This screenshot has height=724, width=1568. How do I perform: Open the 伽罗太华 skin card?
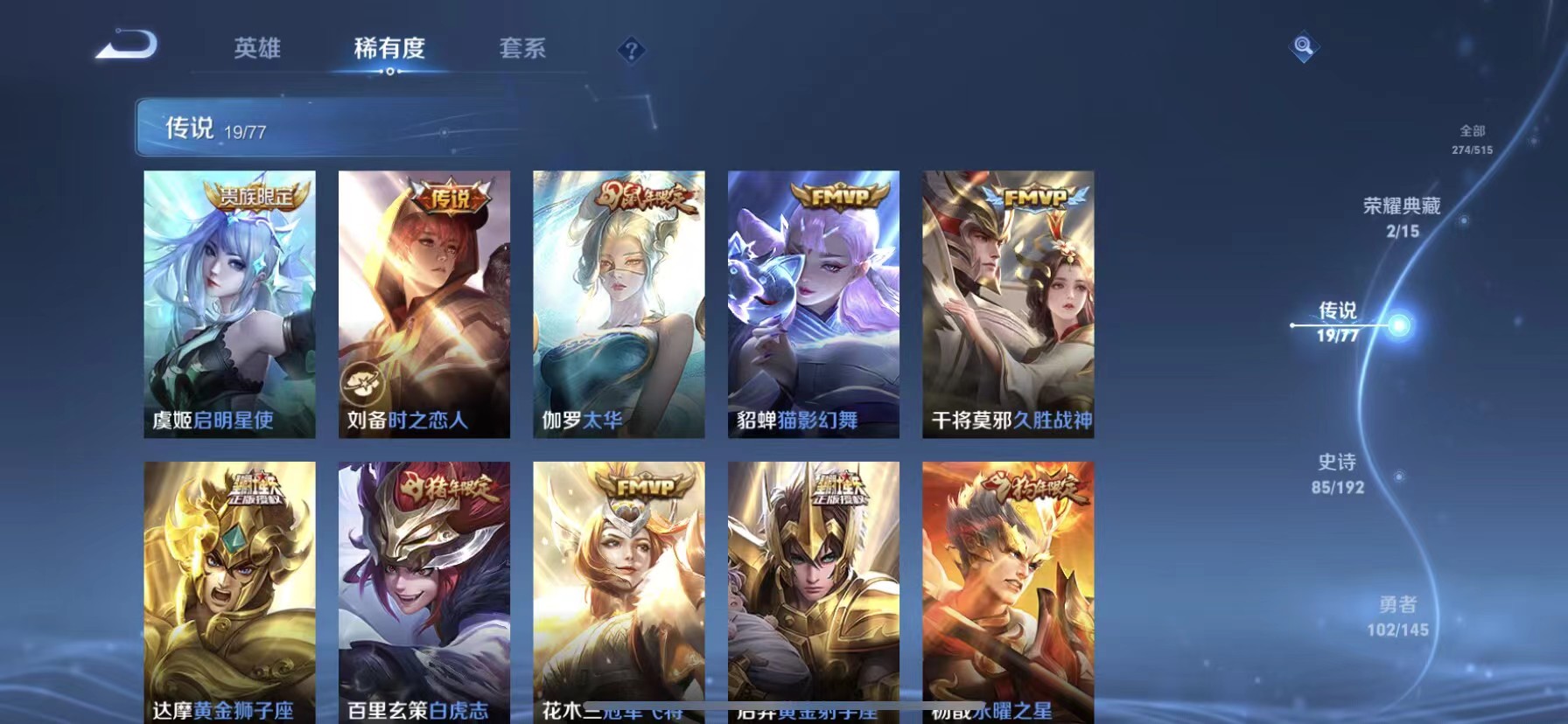pos(619,306)
